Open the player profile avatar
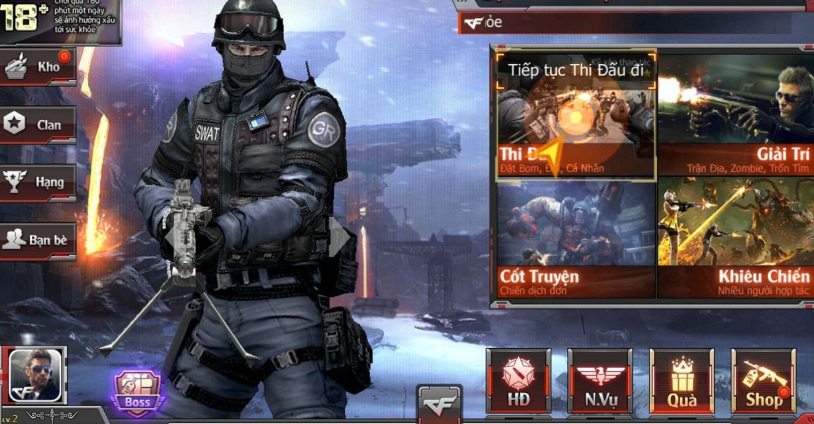 coord(36,376)
